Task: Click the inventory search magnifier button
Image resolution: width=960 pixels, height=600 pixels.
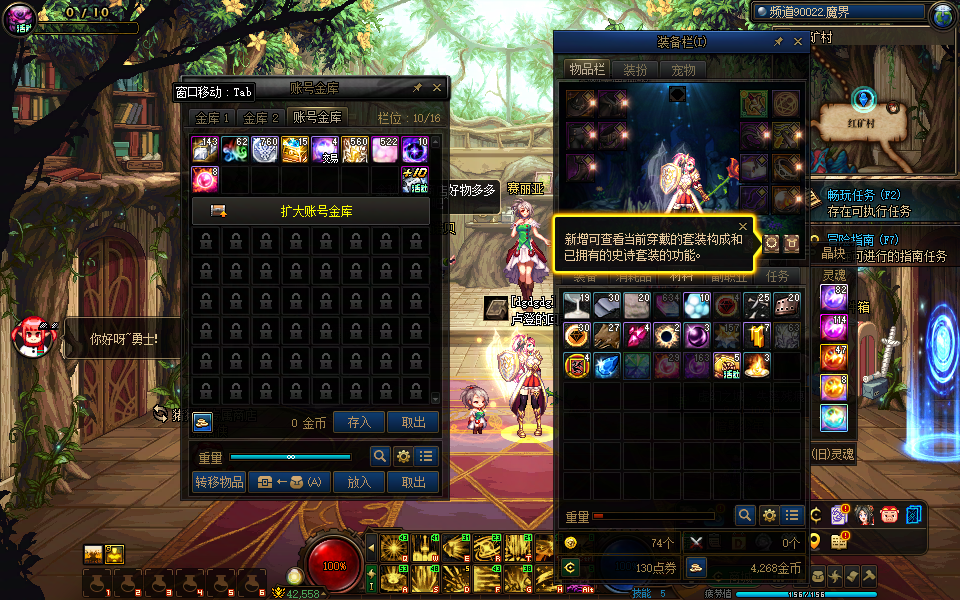Action: pyautogui.click(x=745, y=515)
